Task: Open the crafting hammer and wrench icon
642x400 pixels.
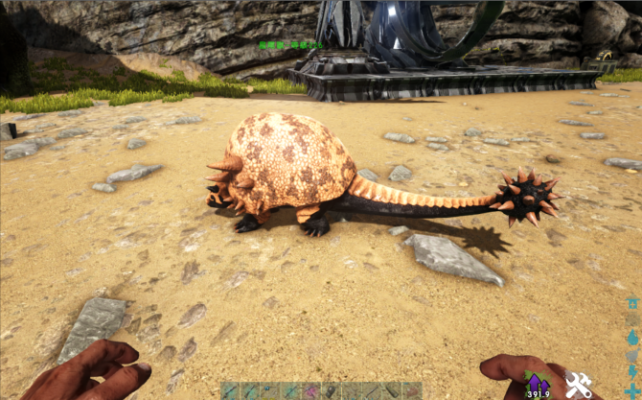Action: (x=578, y=384)
